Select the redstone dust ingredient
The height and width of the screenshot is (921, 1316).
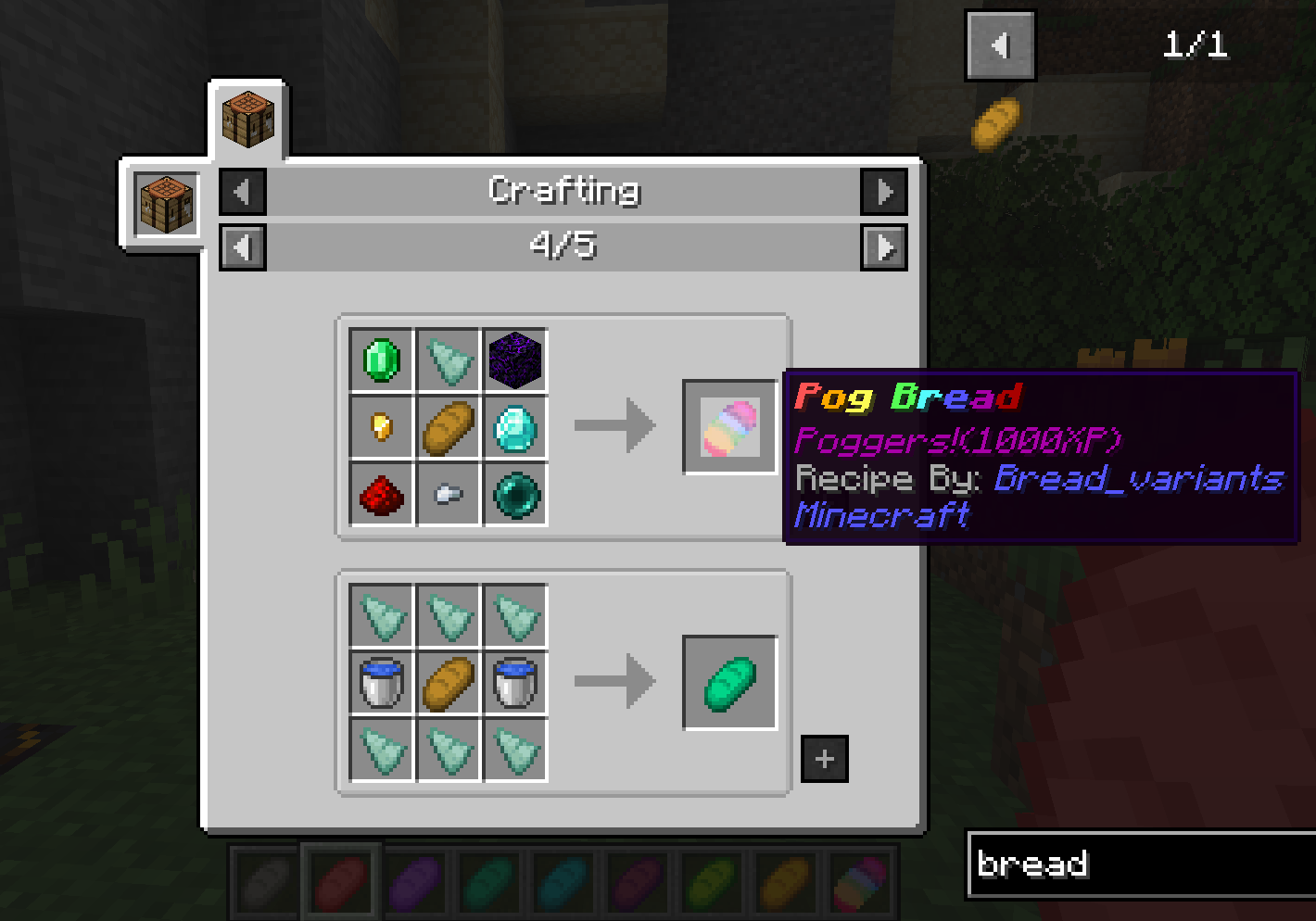[382, 495]
